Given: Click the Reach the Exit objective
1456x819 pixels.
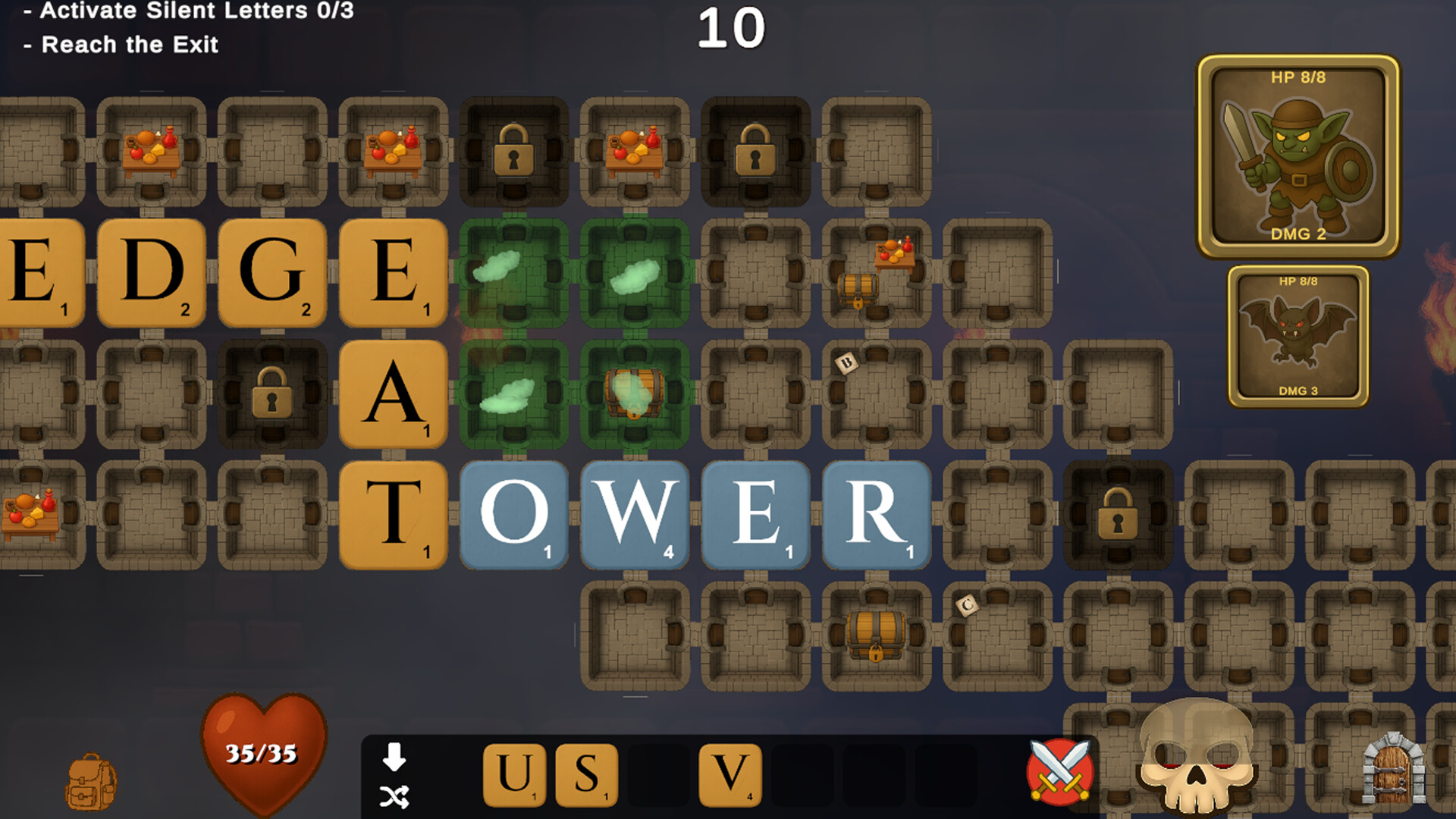Looking at the screenshot, I should click(x=121, y=45).
